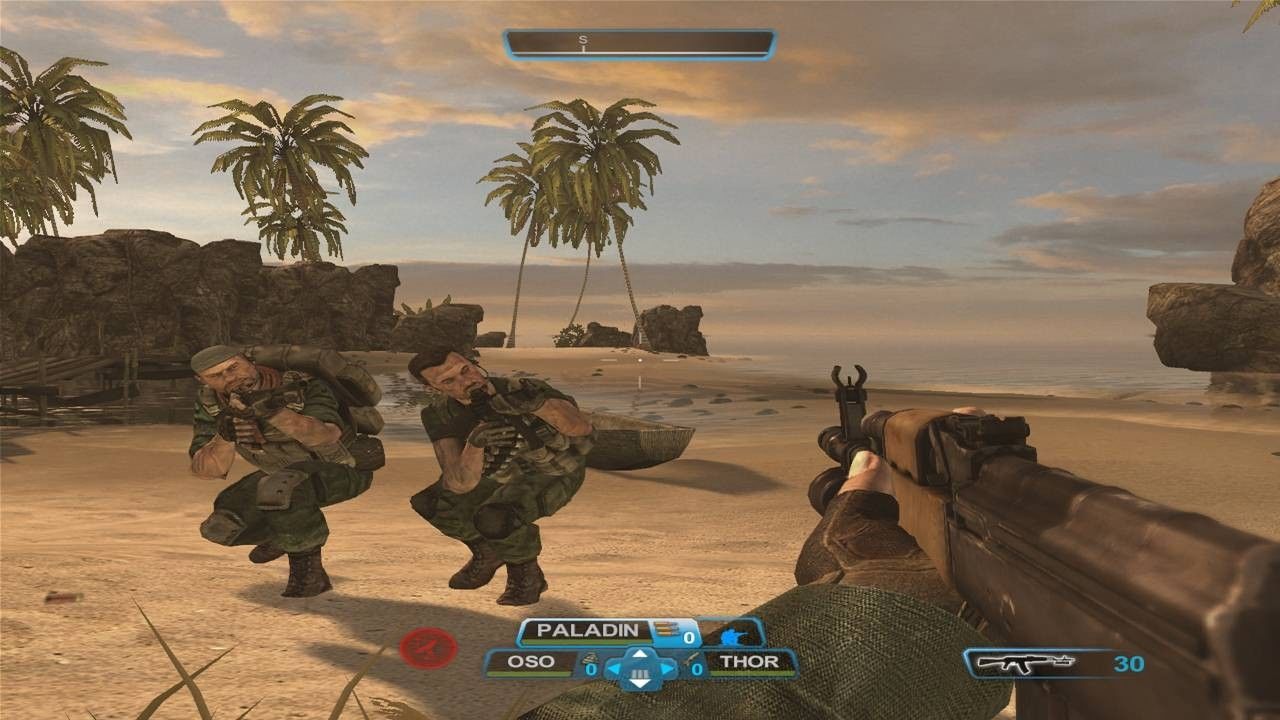Click the red circular stance icon
Screen dimensions: 1280x720
[422, 649]
